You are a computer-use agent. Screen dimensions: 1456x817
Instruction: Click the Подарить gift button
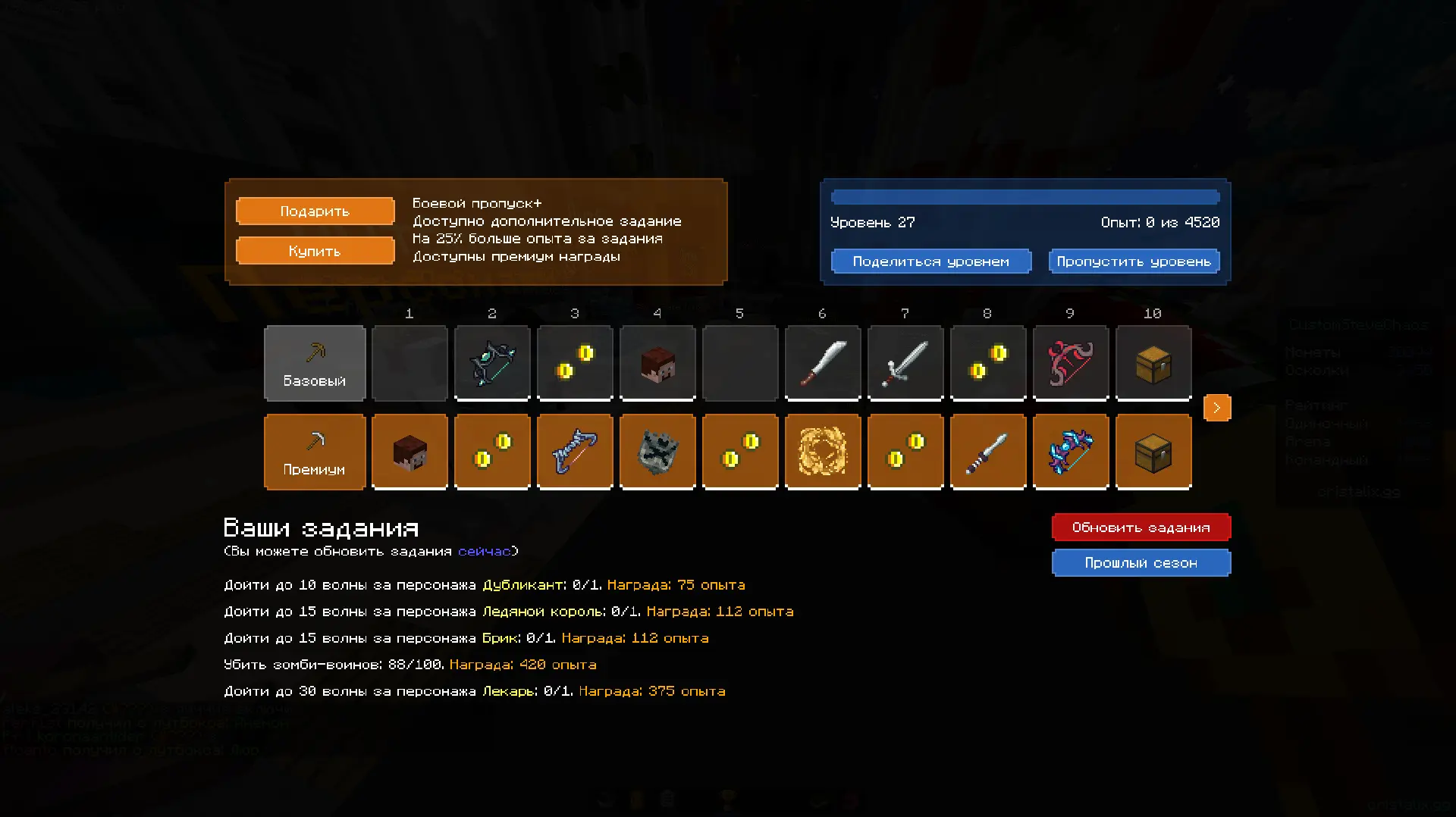pyautogui.click(x=315, y=211)
